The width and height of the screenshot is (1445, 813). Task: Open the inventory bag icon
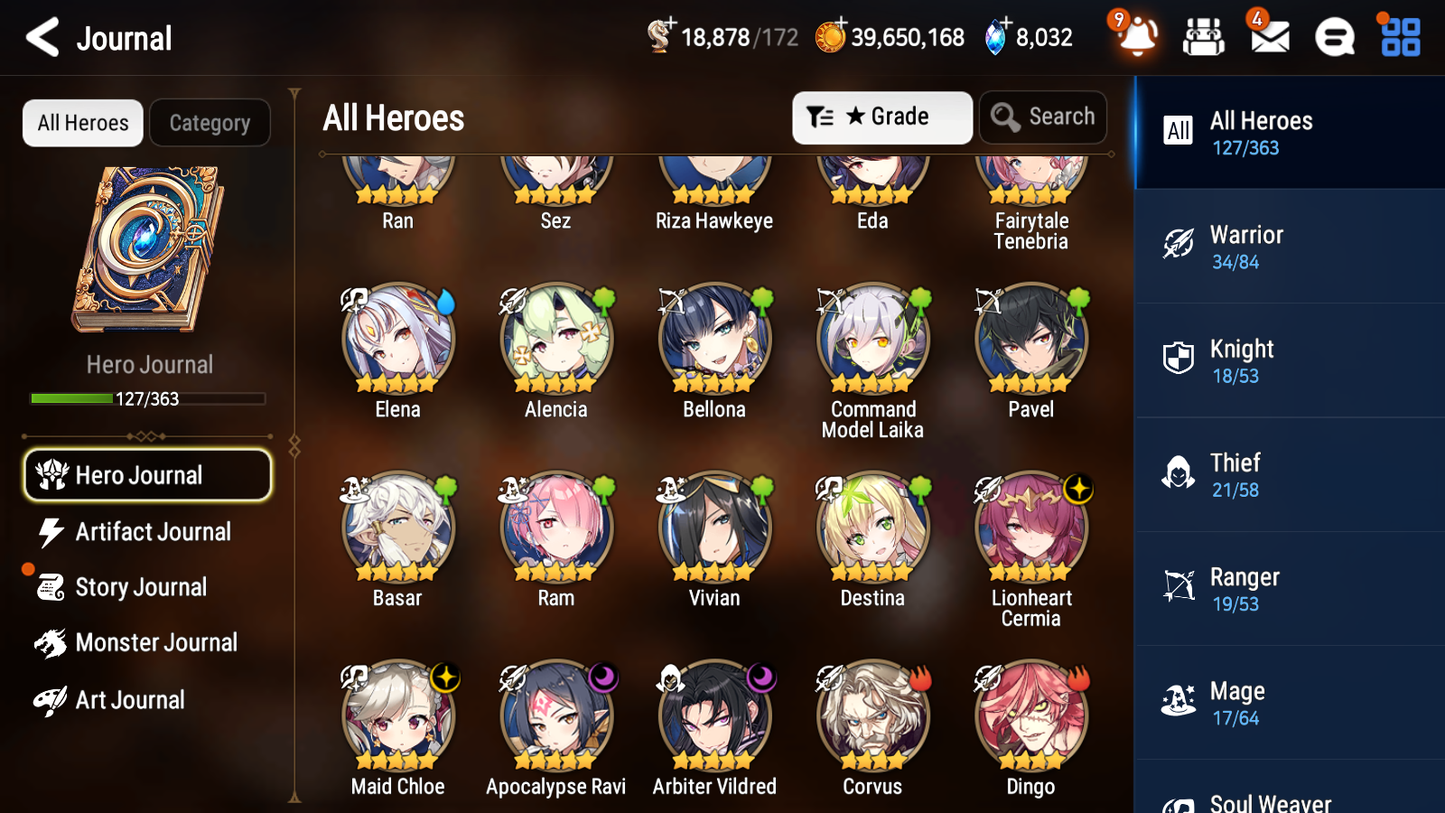[x=1203, y=37]
